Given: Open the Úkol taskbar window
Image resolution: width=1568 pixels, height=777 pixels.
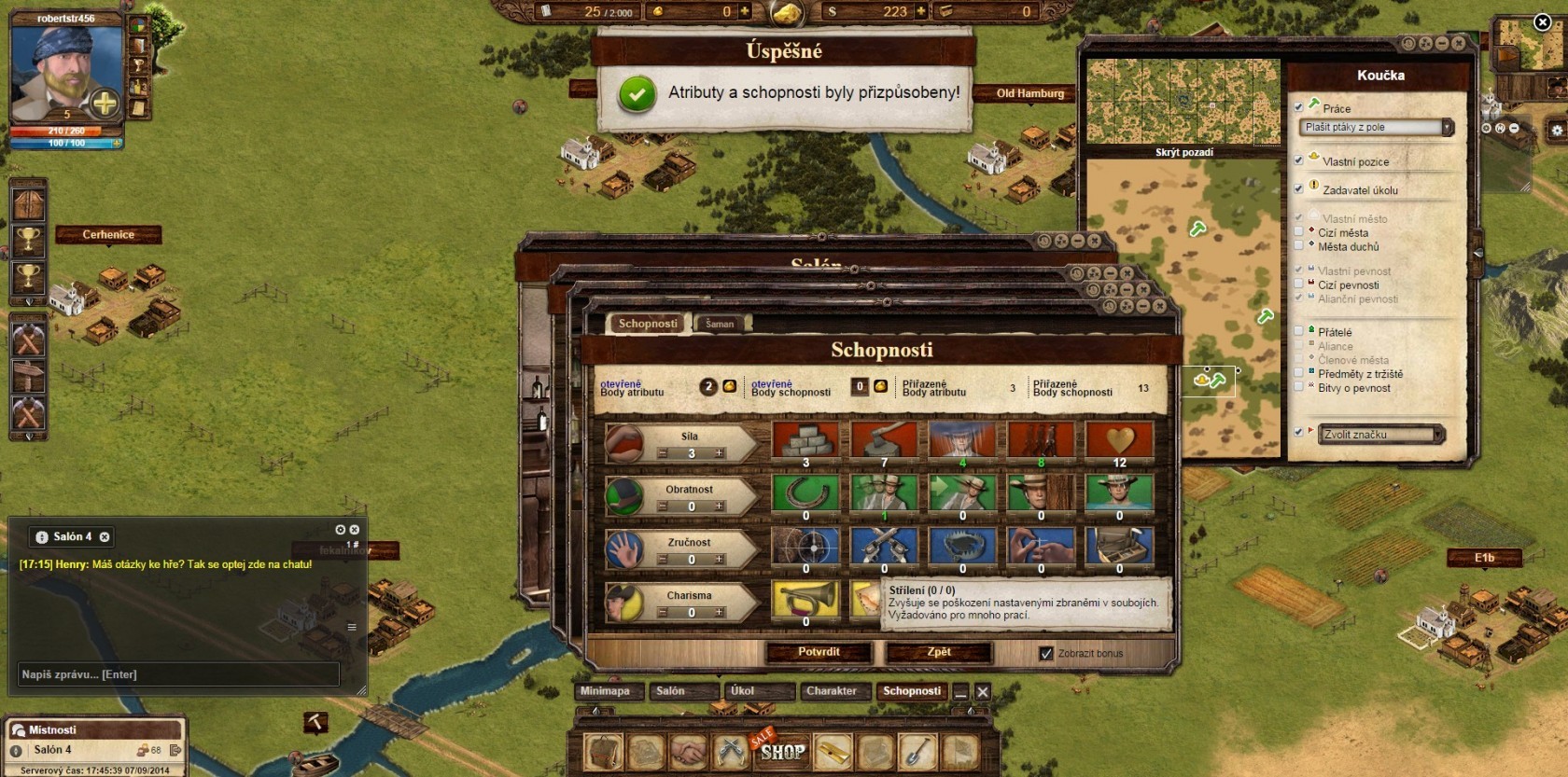Looking at the screenshot, I should tap(743, 691).
